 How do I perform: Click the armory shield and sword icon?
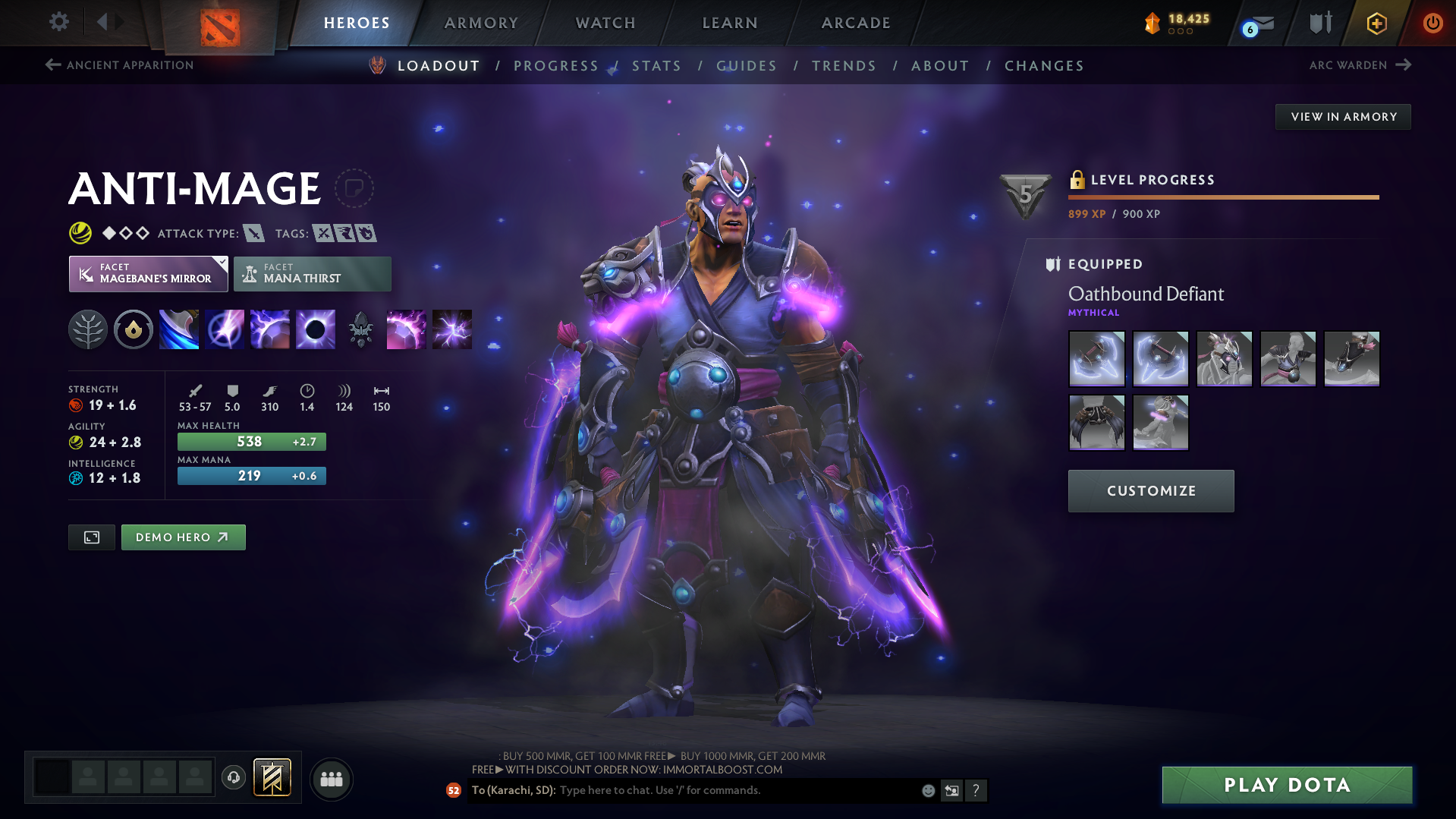(1319, 23)
